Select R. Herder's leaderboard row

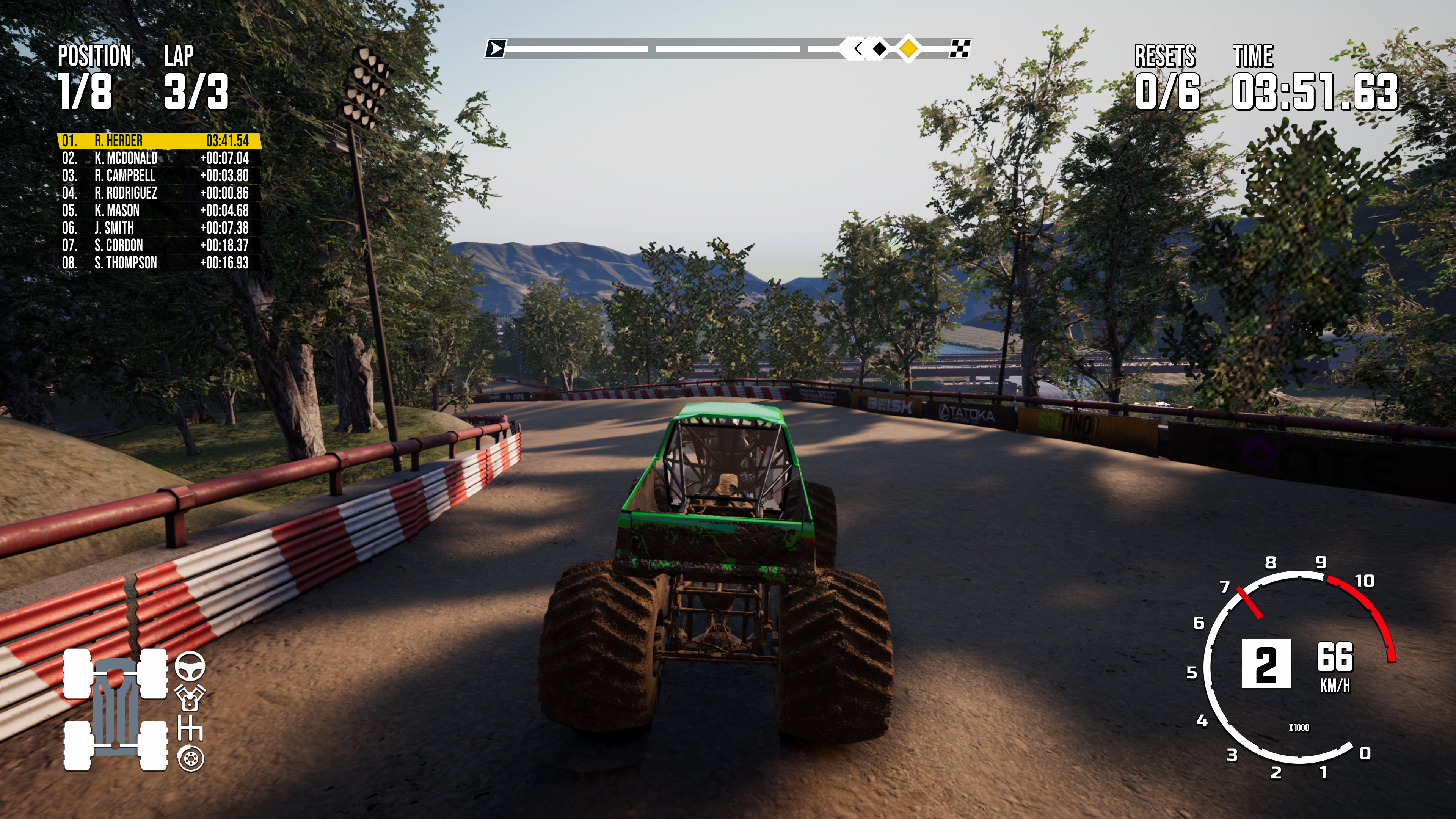(158, 140)
